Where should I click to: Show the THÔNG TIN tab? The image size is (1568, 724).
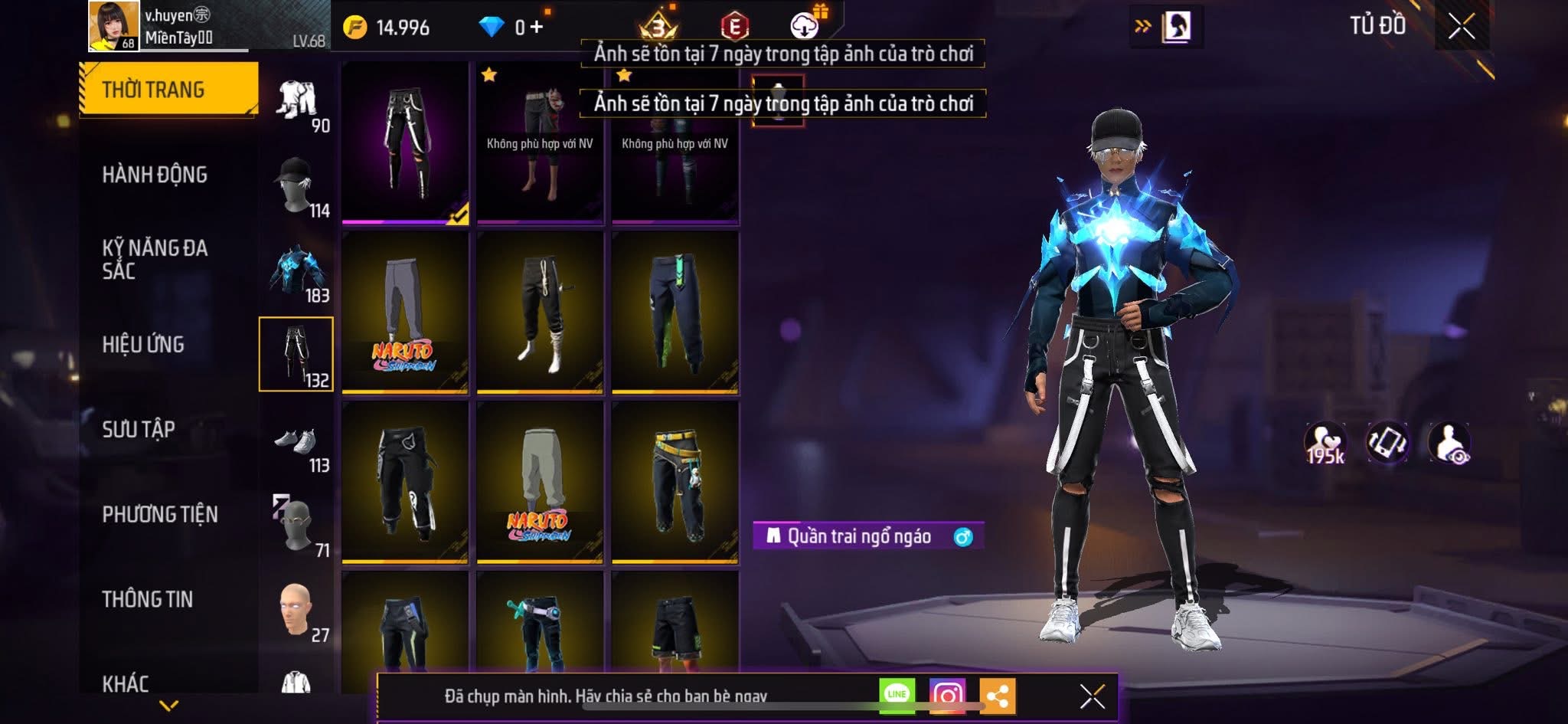coord(148,599)
